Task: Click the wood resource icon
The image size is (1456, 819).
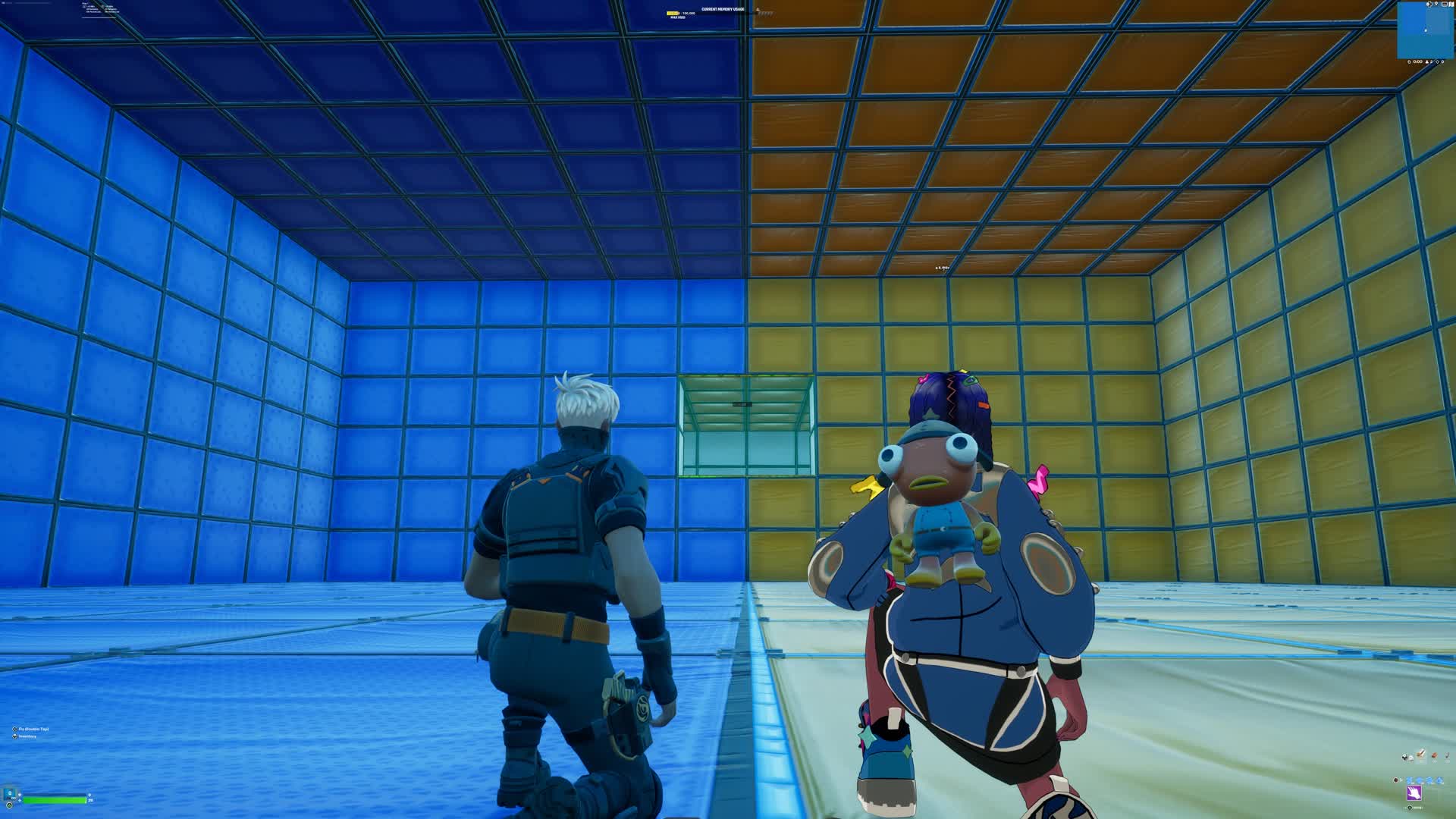Action: click(1420, 753)
